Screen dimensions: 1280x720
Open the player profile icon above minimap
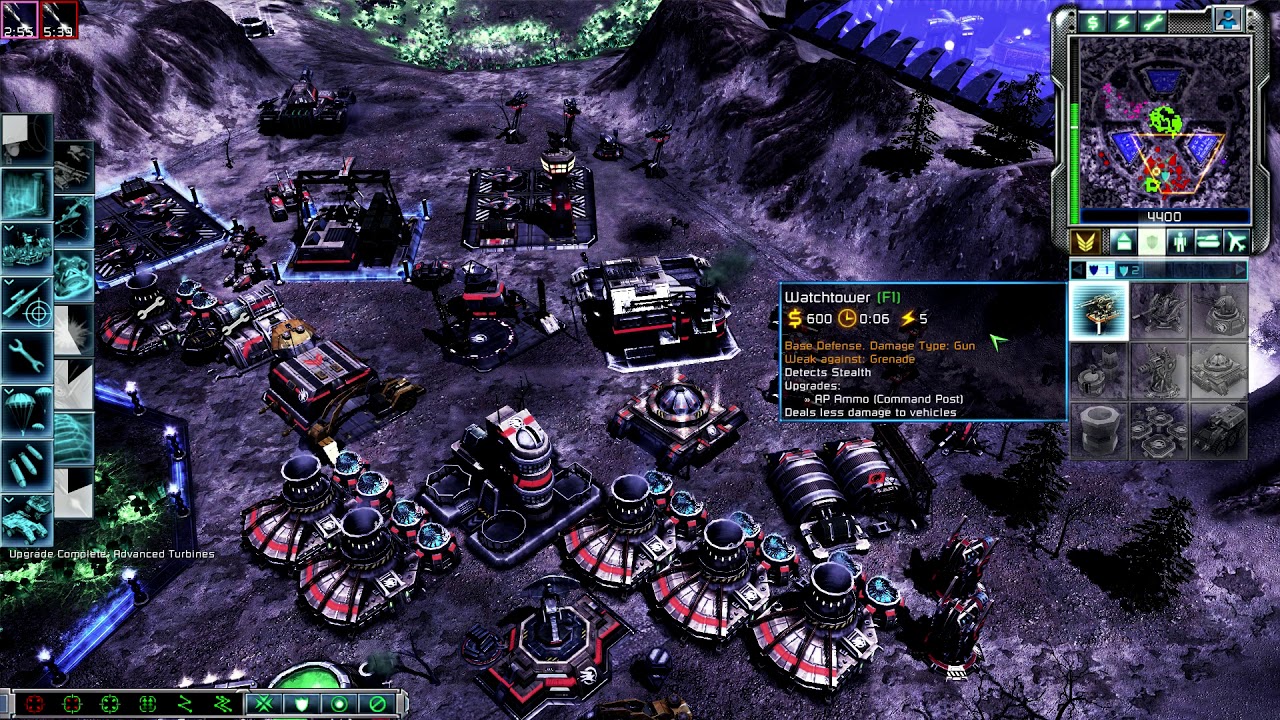pyautogui.click(x=1227, y=19)
